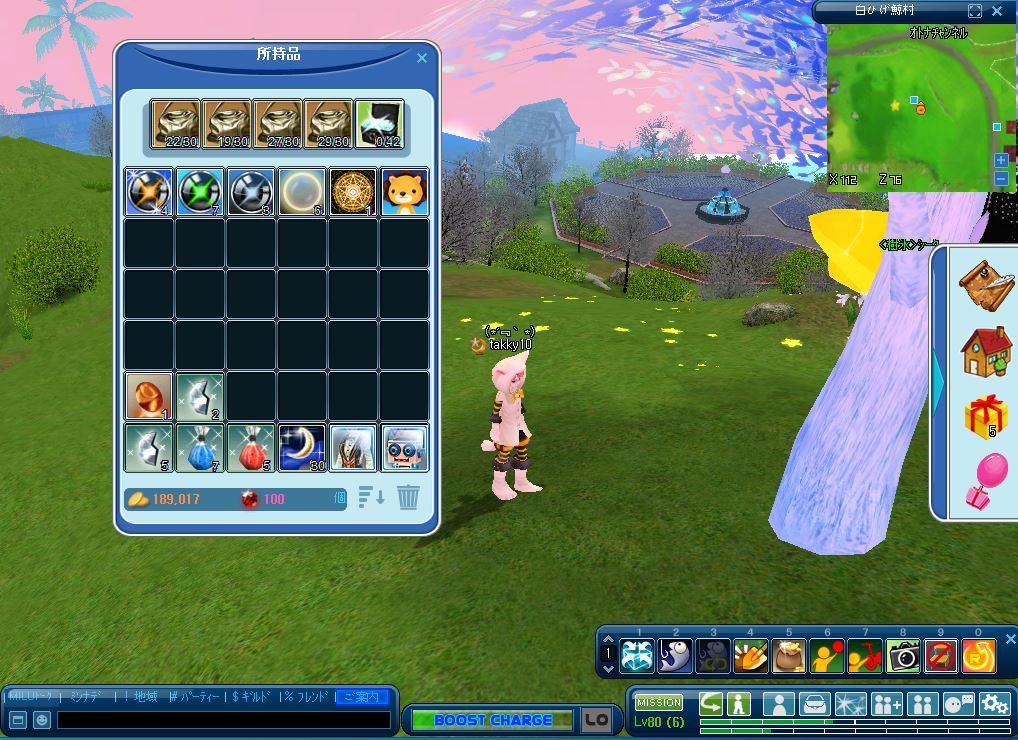Screen dimensions: 1018x740
Task: Click the crescent moon item with 30 count
Action: pyautogui.click(x=302, y=447)
